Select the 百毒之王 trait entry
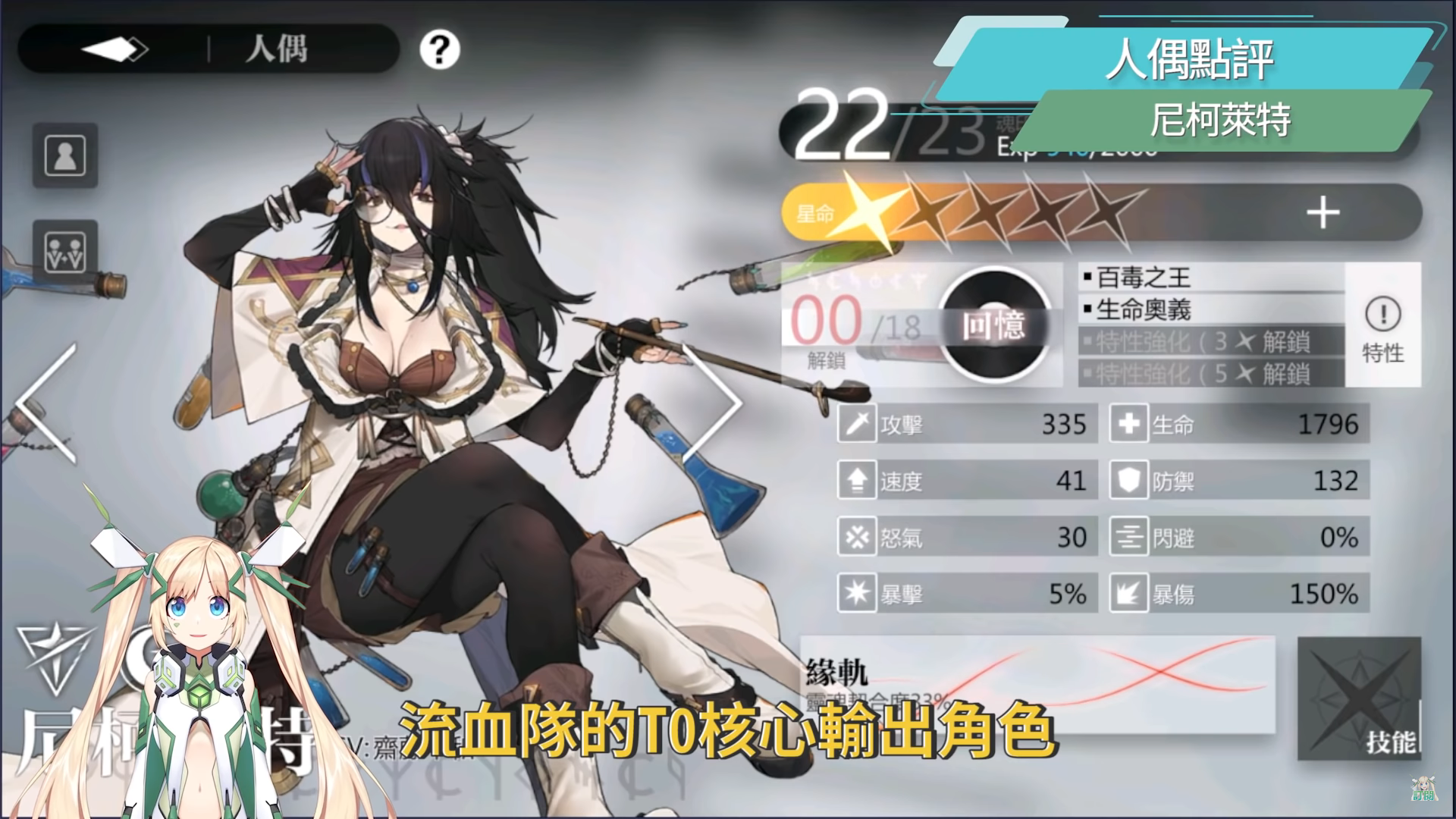Viewport: 1456px width, 819px height. coord(1210,278)
